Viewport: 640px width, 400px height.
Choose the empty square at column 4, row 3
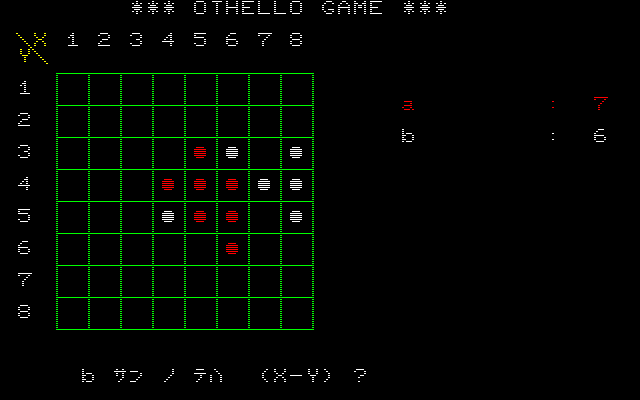[168, 152]
